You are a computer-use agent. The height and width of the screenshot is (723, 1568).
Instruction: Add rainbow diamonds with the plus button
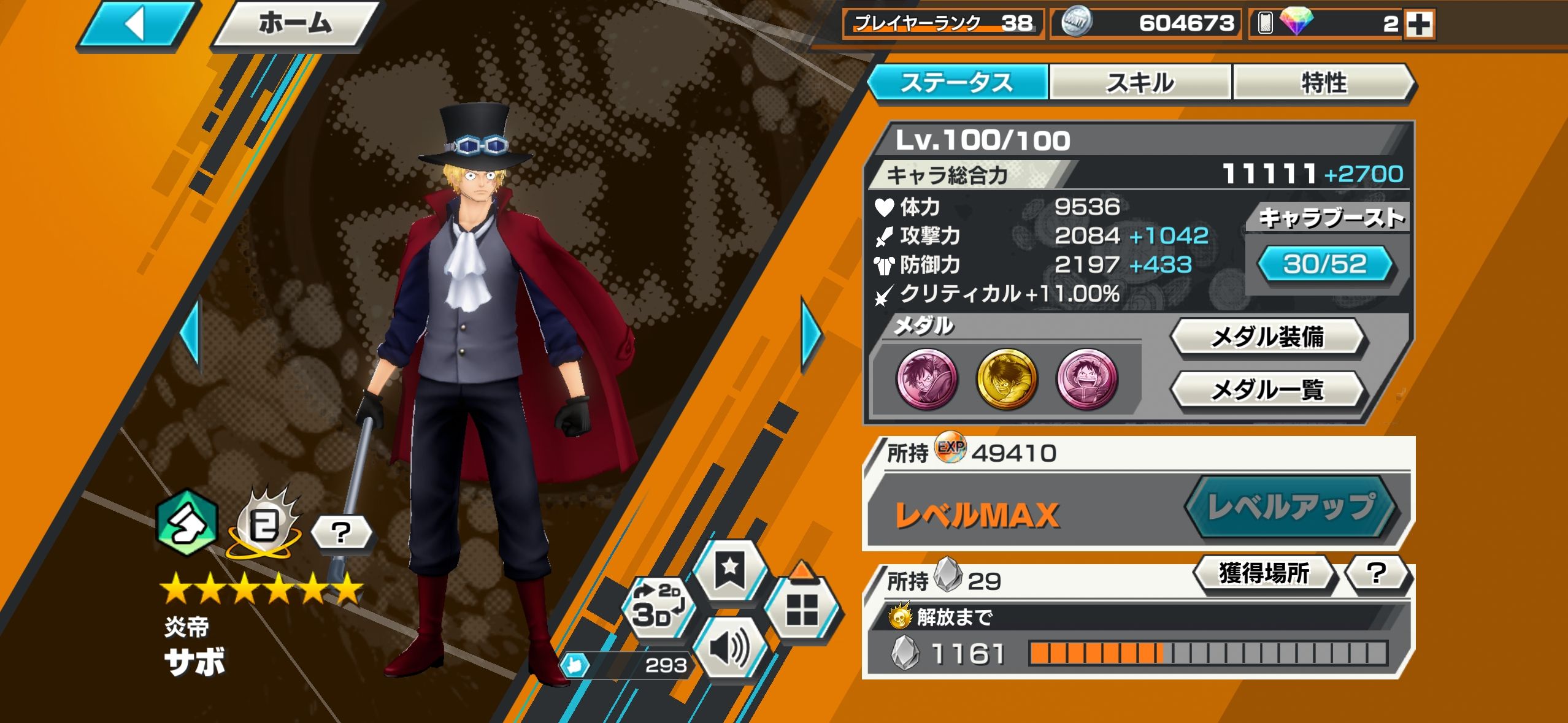(1419, 25)
